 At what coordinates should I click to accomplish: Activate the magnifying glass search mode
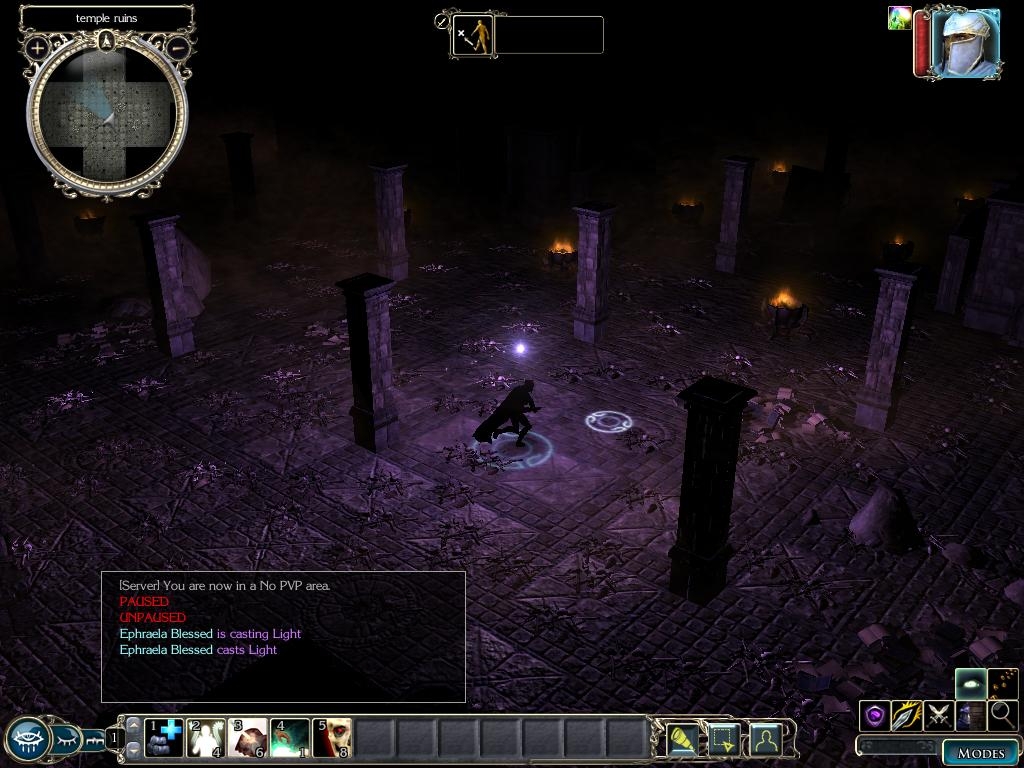coord(1001,715)
